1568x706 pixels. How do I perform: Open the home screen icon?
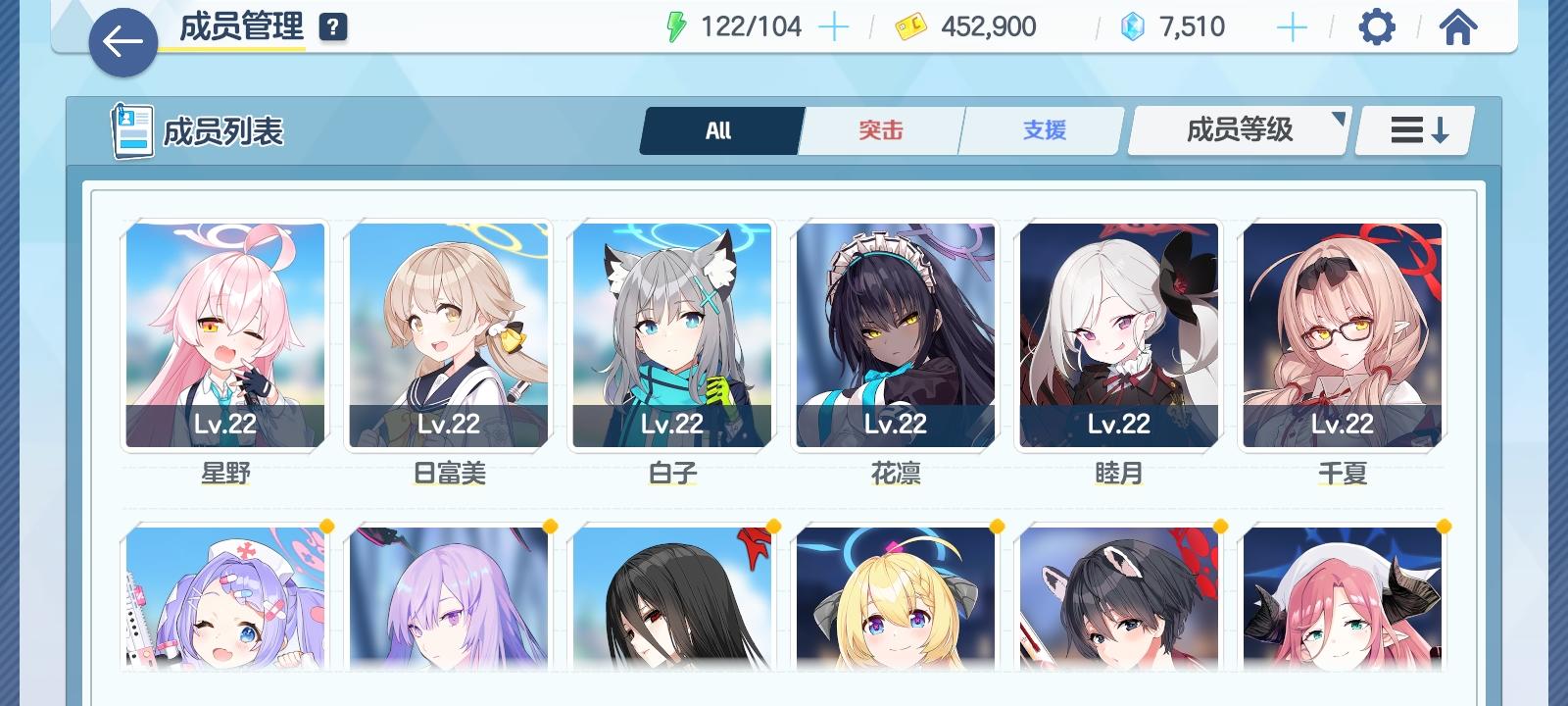click(x=1459, y=26)
